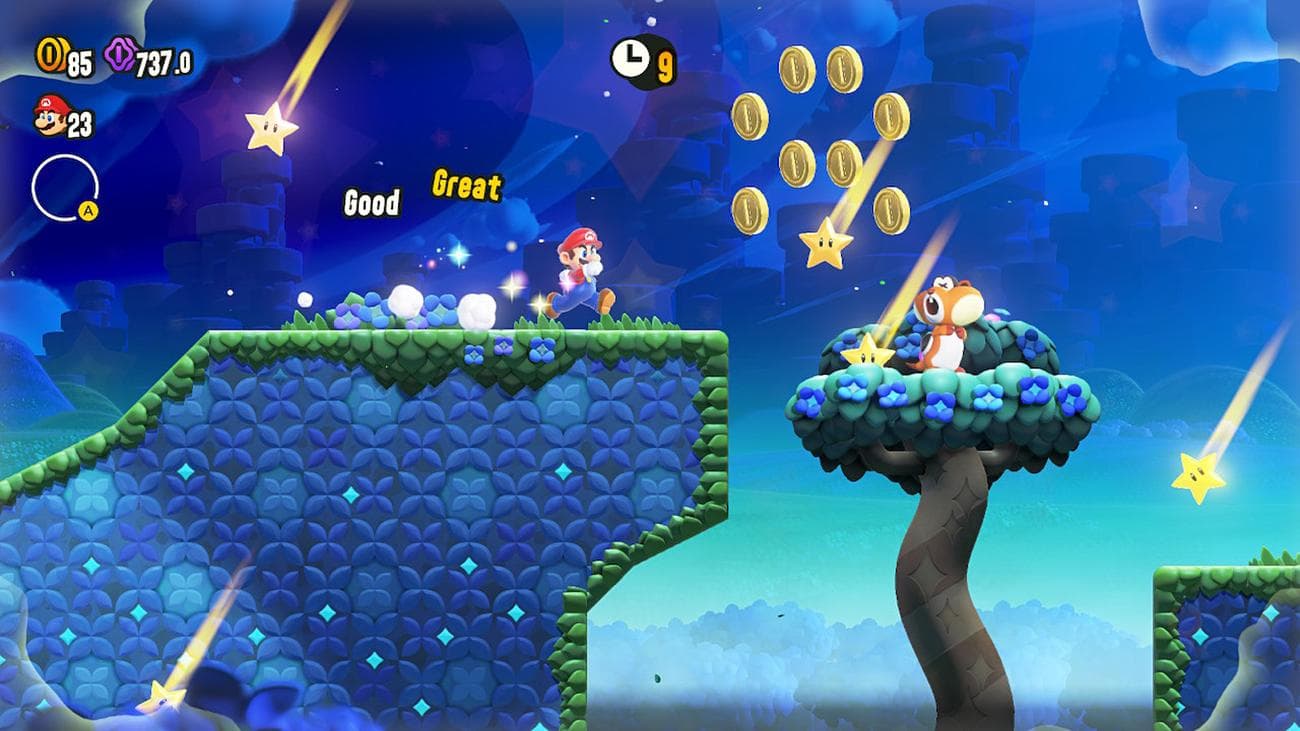Click the Great popup text
This screenshot has width=1300, height=731.
tap(466, 186)
